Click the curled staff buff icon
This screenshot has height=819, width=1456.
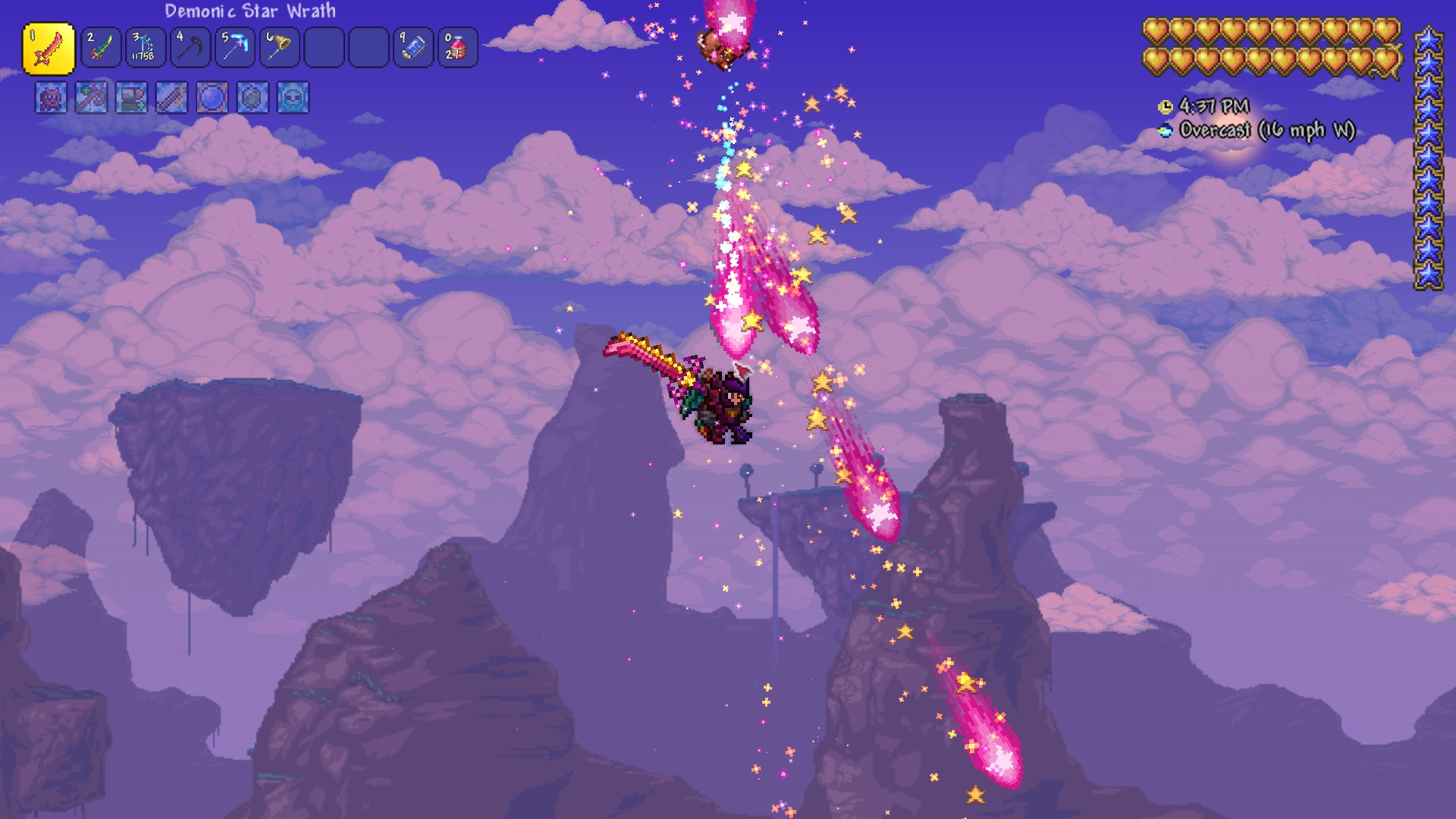91,98
